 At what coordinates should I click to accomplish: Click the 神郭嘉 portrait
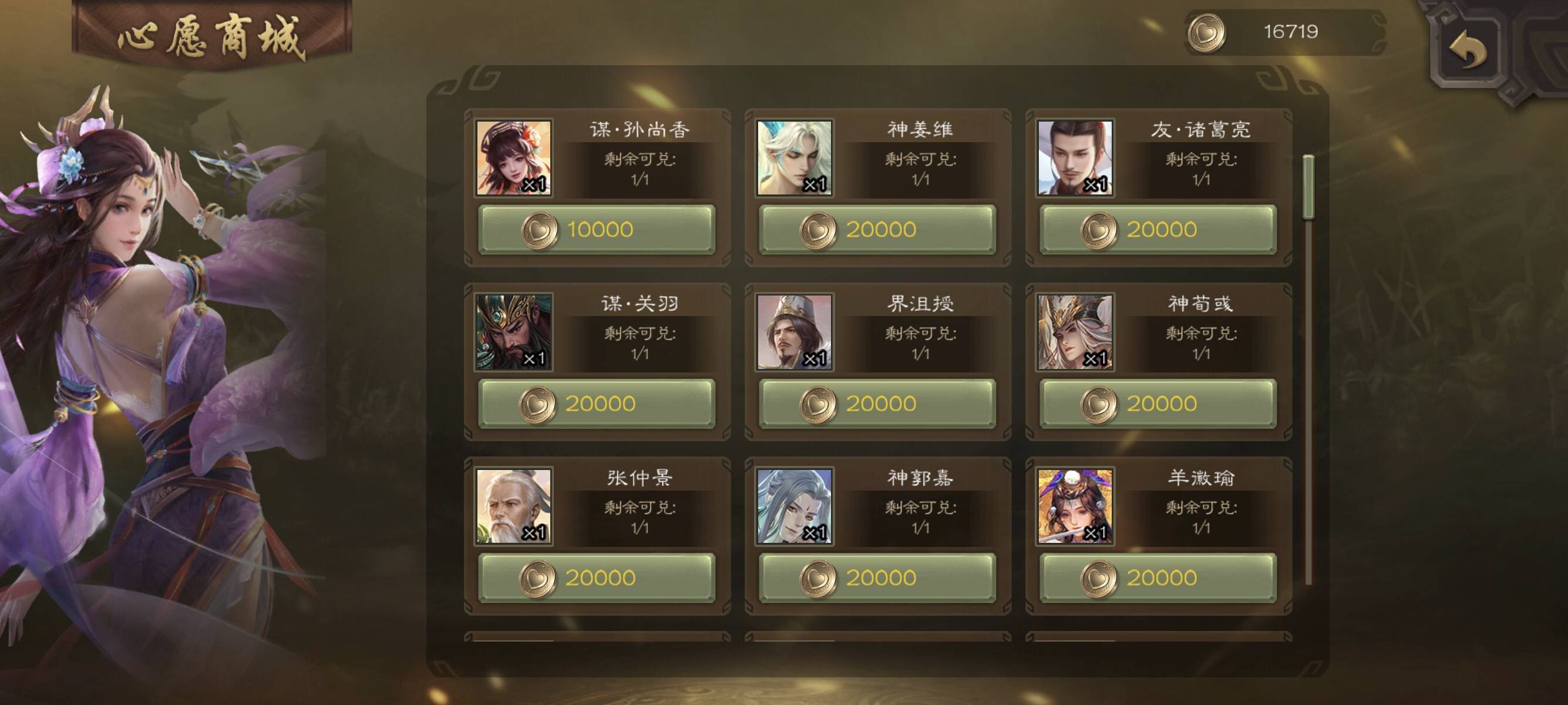(x=795, y=506)
